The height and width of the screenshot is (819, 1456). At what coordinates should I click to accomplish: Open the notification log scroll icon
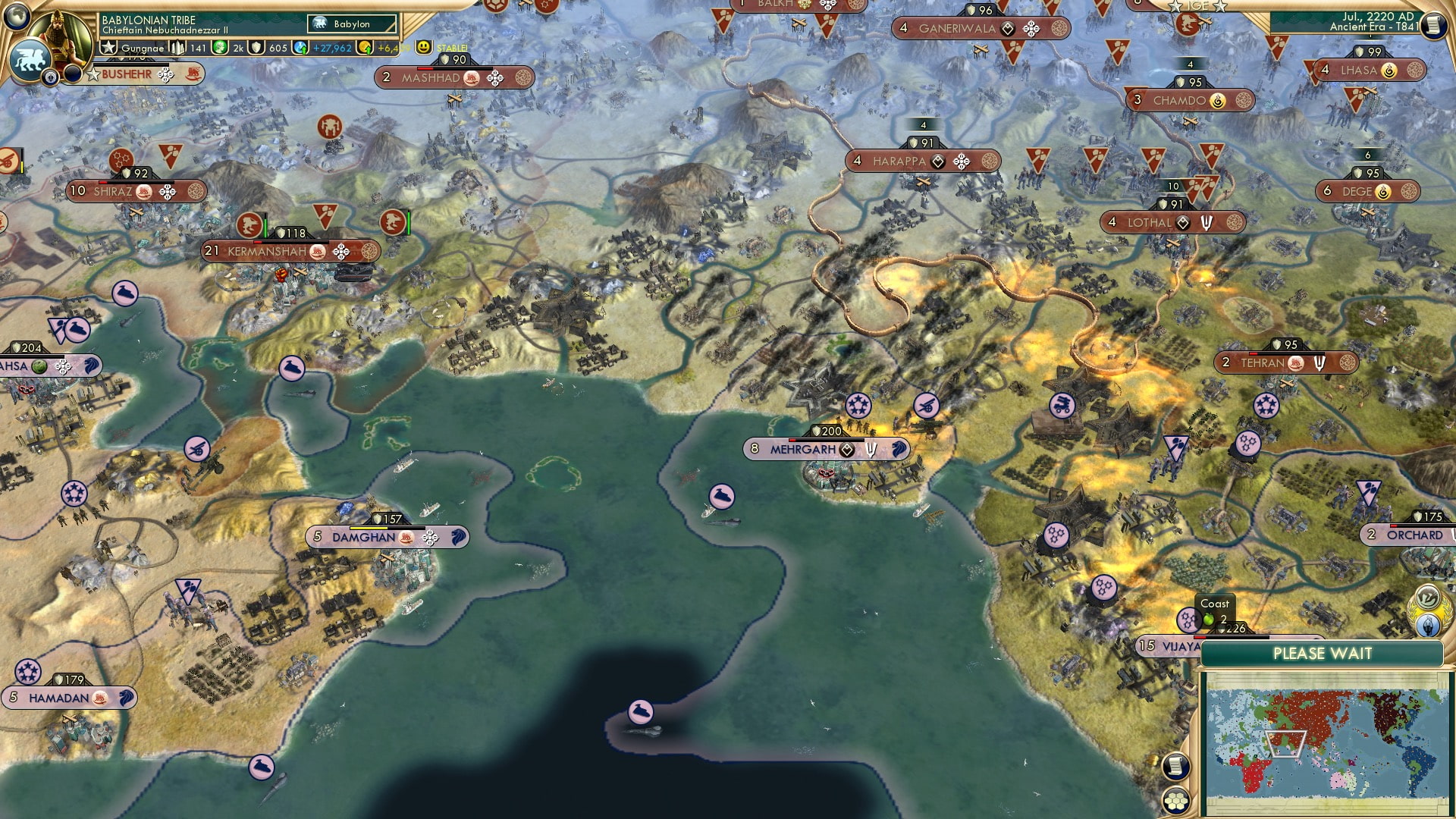(x=1175, y=766)
